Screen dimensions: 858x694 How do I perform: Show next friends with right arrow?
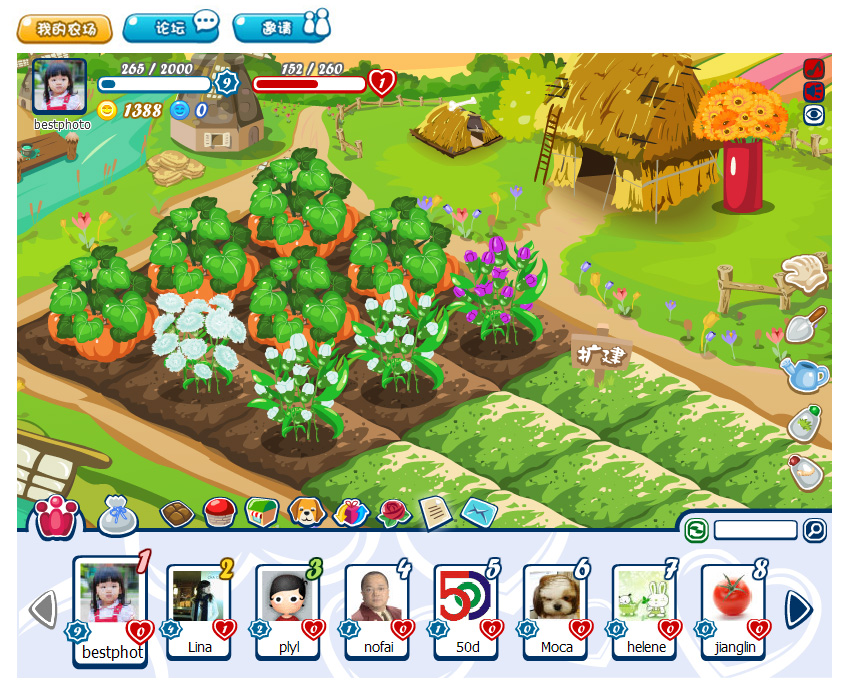tap(798, 608)
